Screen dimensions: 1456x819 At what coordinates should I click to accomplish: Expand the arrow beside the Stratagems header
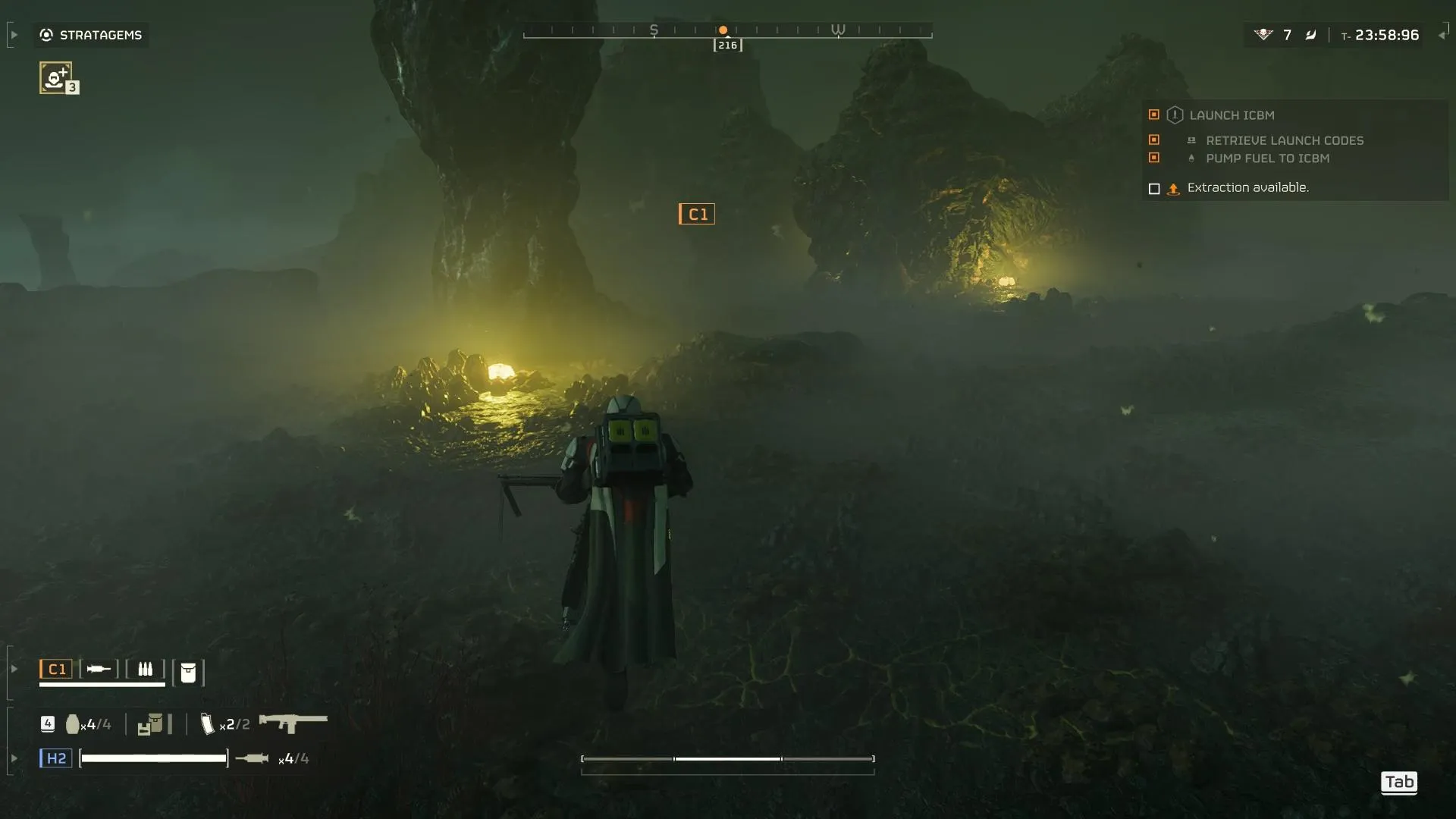point(14,35)
